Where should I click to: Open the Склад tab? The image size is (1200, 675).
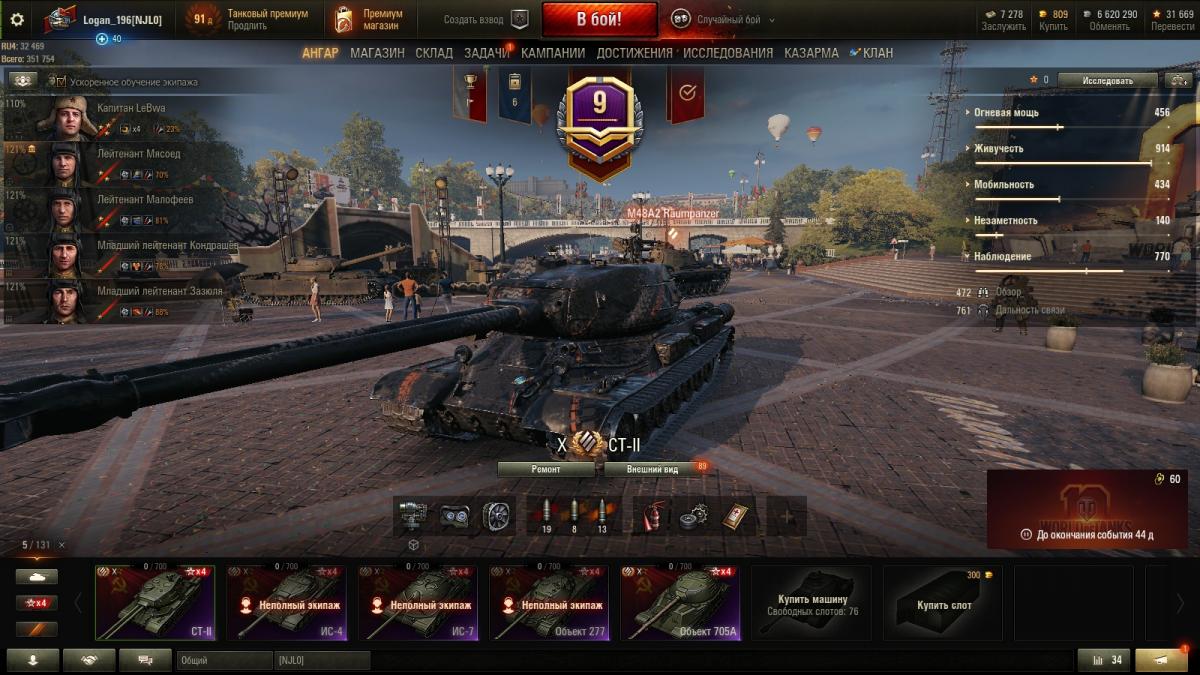pos(434,53)
